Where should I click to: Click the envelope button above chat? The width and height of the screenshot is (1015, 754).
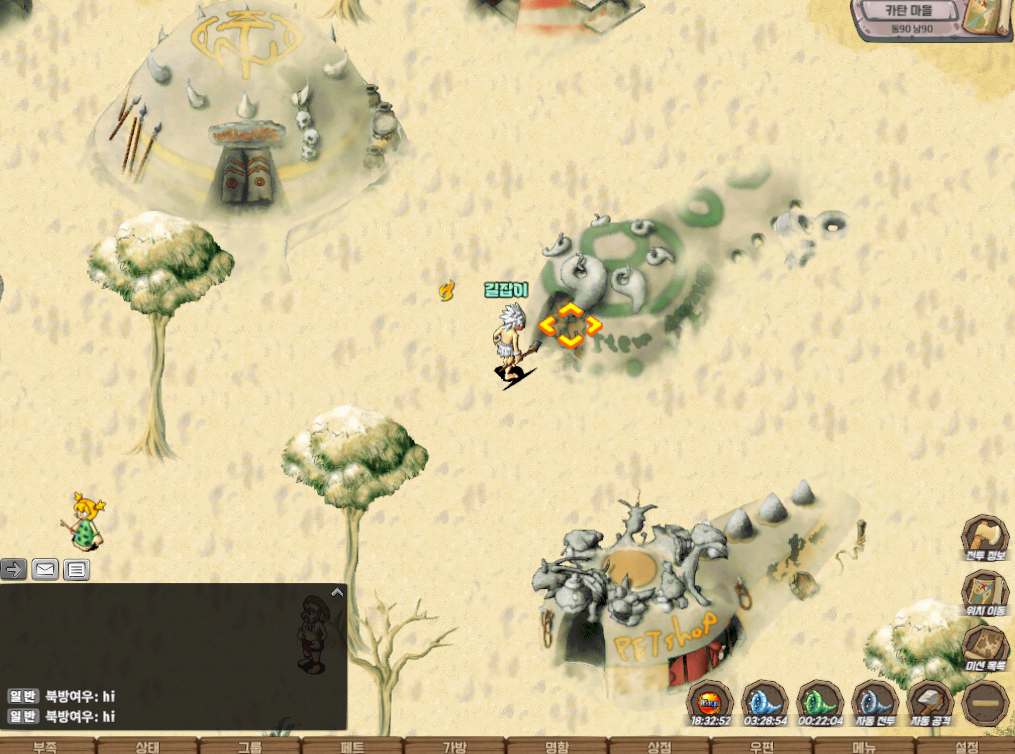coord(44,570)
